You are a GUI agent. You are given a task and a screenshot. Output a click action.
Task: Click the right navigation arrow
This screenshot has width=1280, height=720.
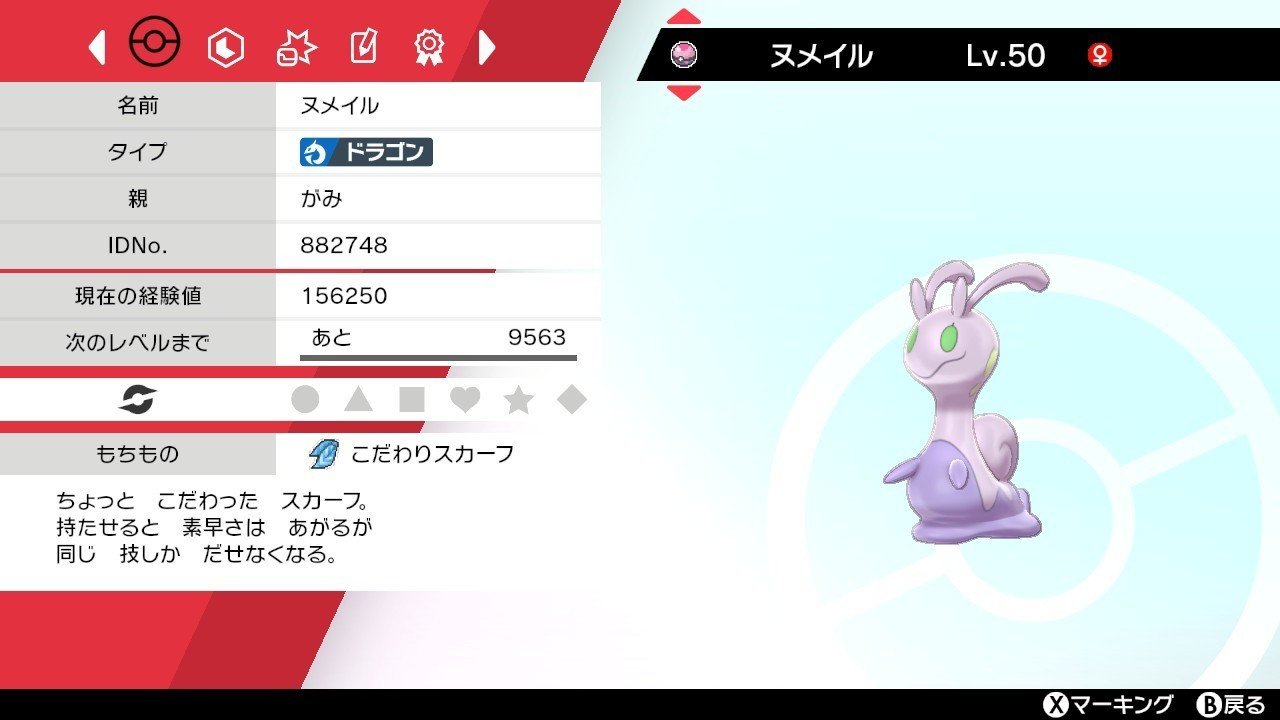click(x=487, y=46)
